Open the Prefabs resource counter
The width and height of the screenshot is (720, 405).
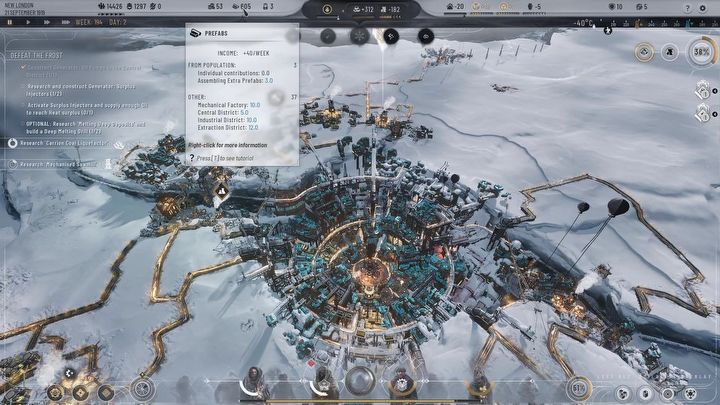tap(239, 7)
